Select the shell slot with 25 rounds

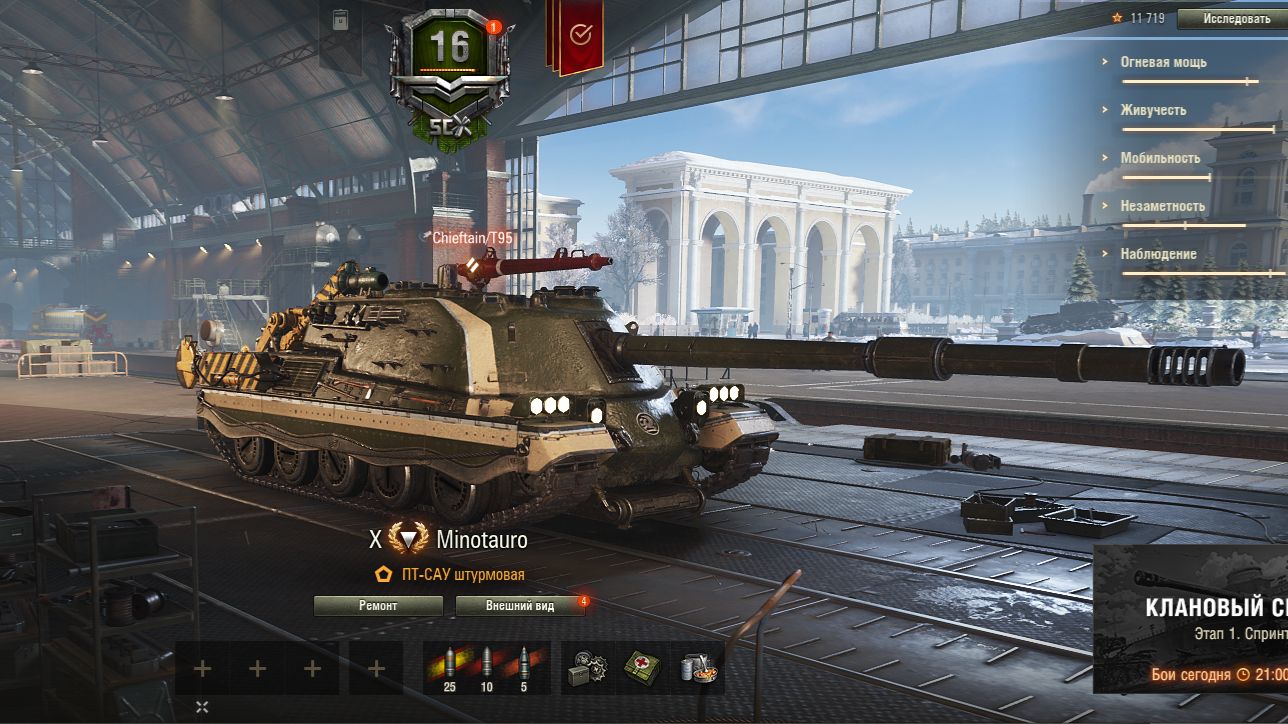[449, 668]
